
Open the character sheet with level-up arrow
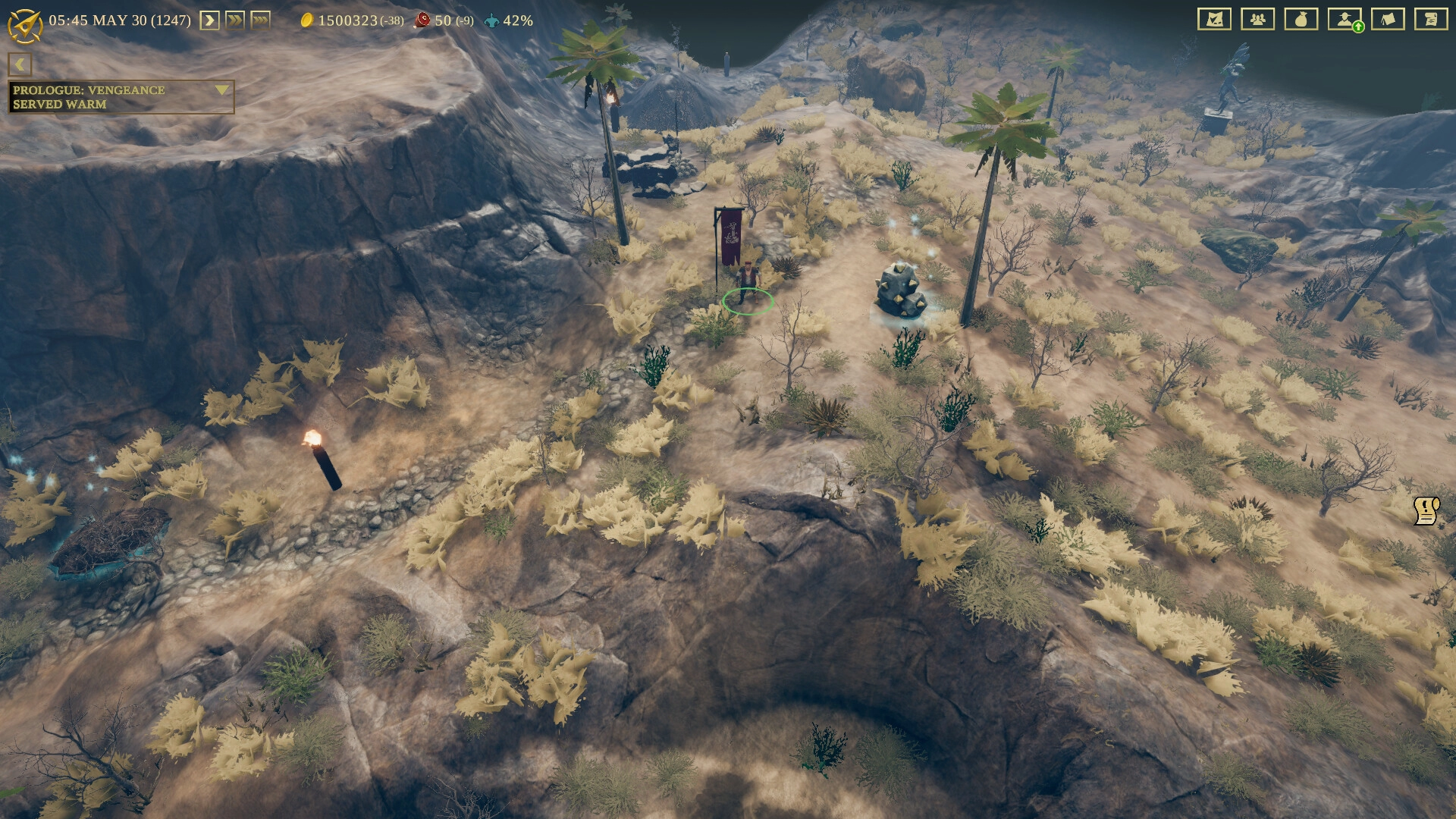click(1345, 19)
